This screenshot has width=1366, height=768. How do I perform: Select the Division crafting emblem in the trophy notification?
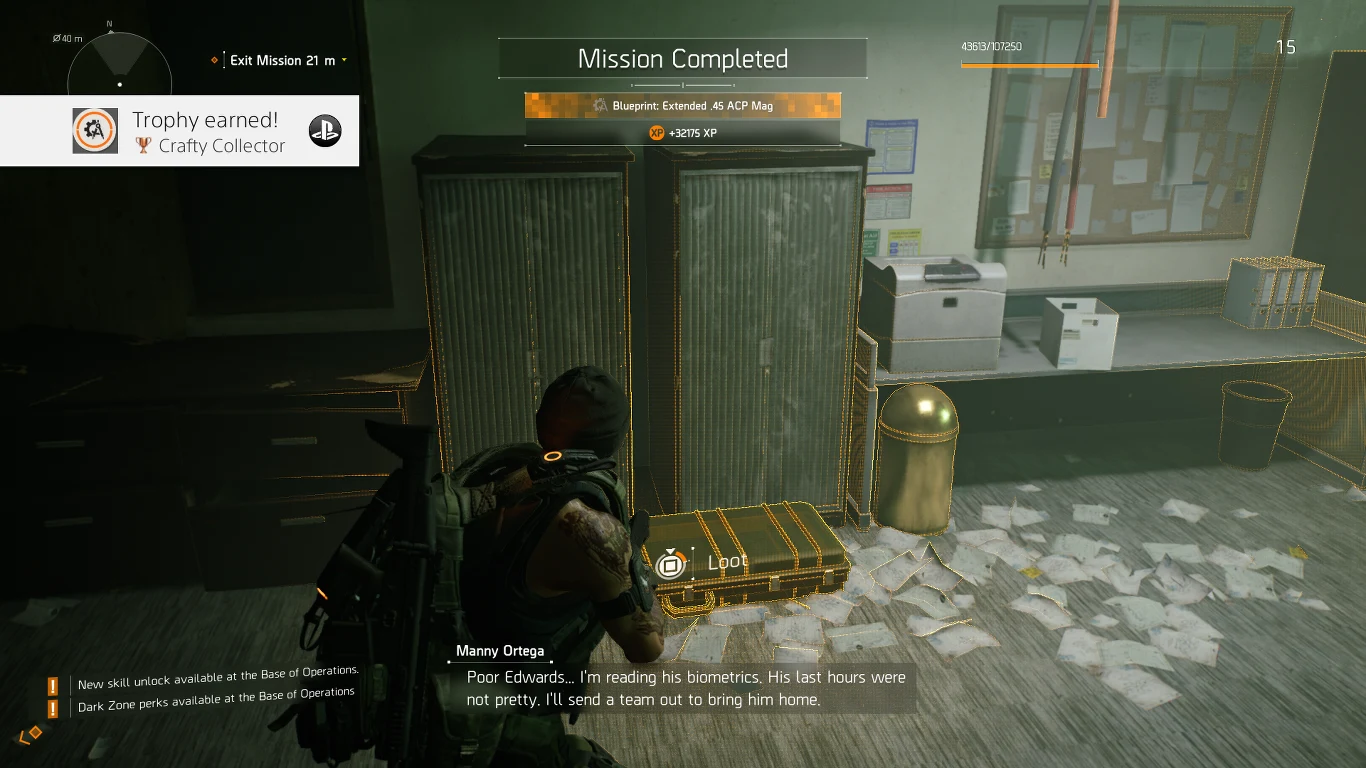click(x=95, y=130)
